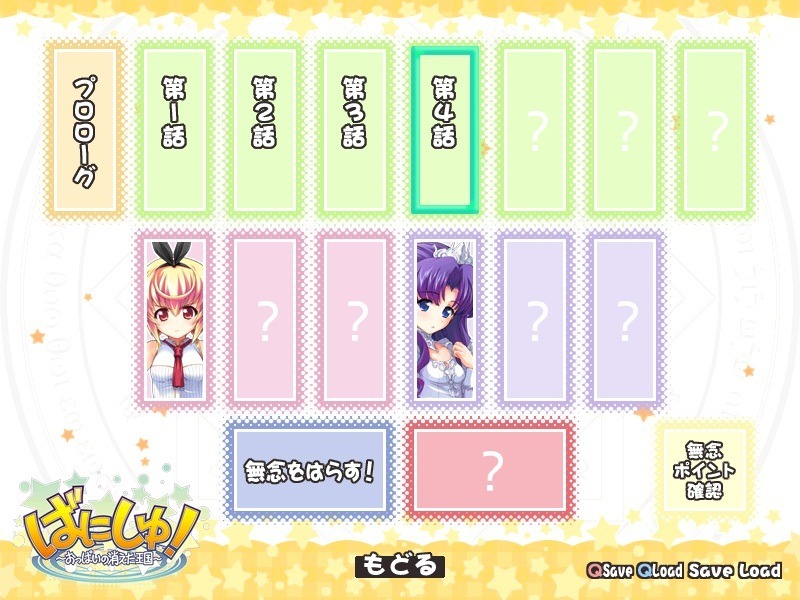800x600 pixels.
Task: Select the blonde girl character card
Action: [x=173, y=320]
